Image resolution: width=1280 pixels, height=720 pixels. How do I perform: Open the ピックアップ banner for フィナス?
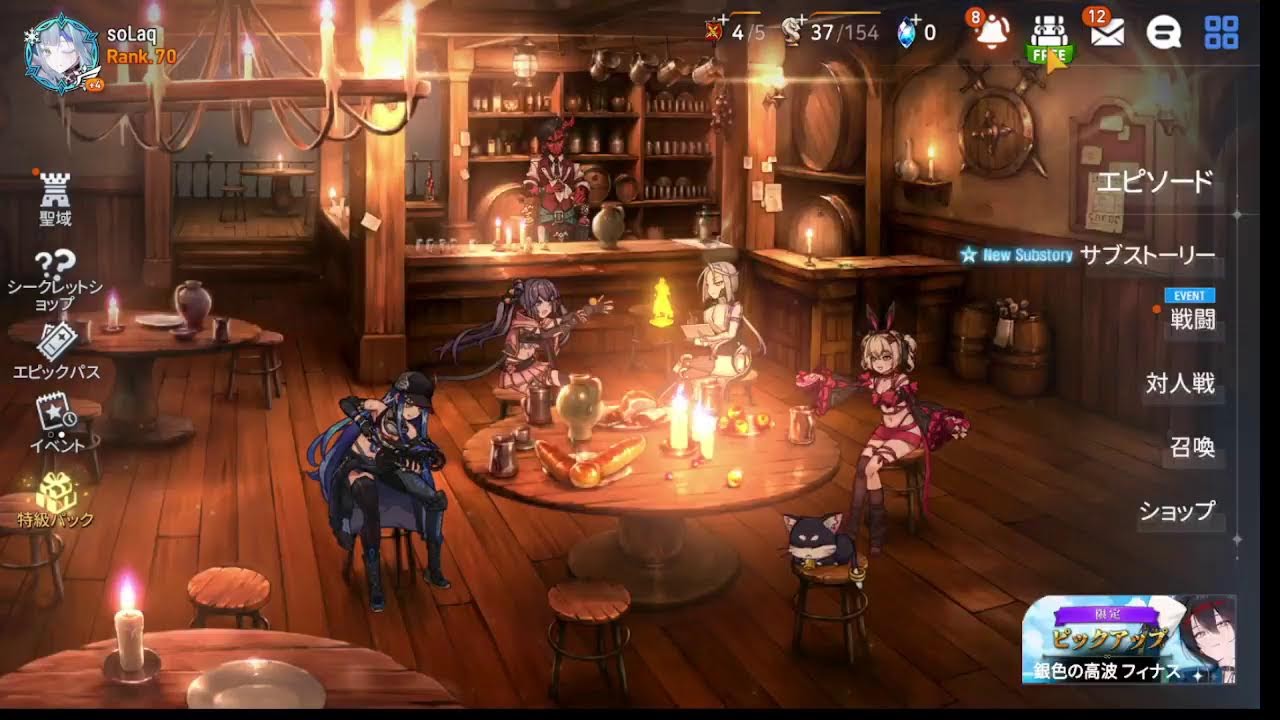[x=1128, y=640]
